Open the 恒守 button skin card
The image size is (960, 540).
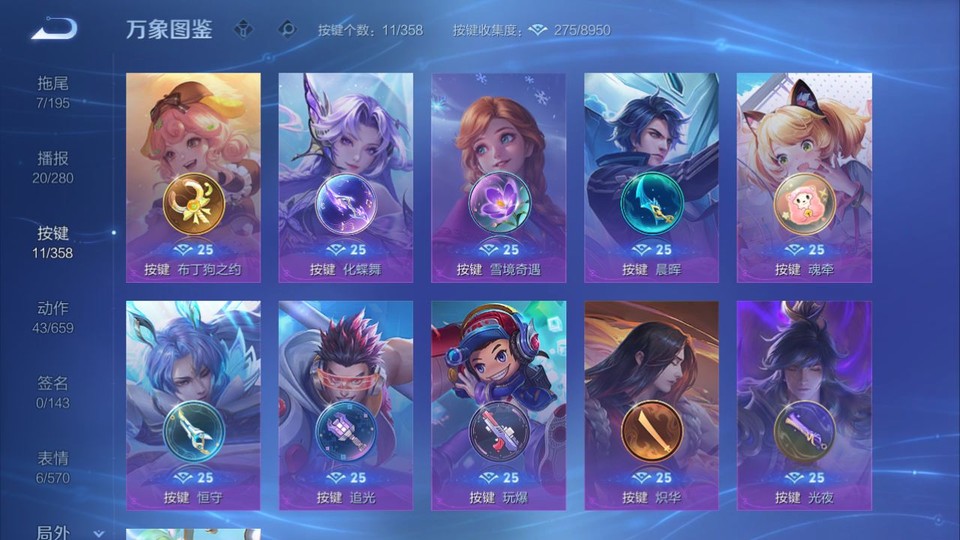(193, 405)
